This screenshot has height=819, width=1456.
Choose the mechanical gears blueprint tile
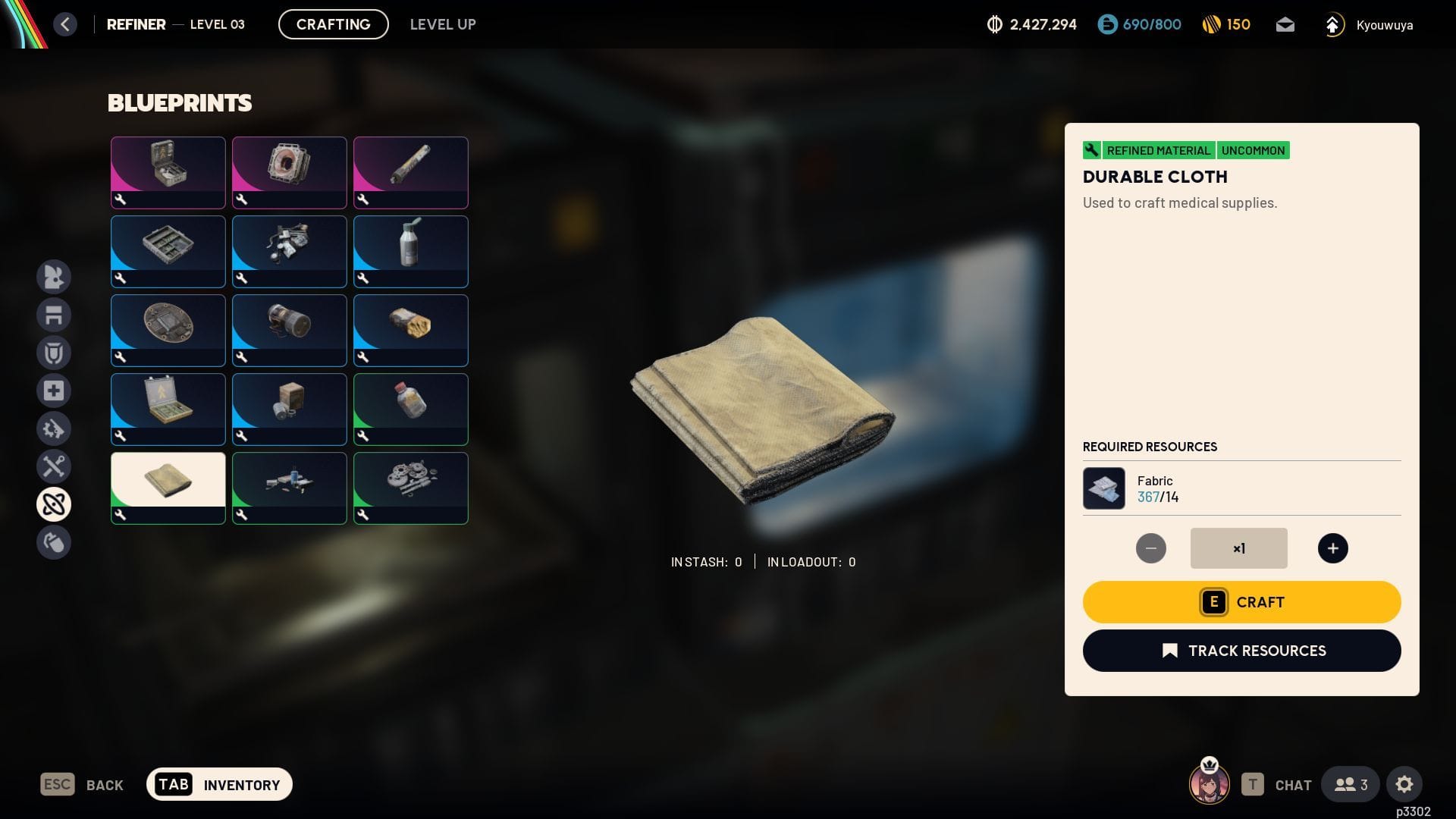coord(410,487)
